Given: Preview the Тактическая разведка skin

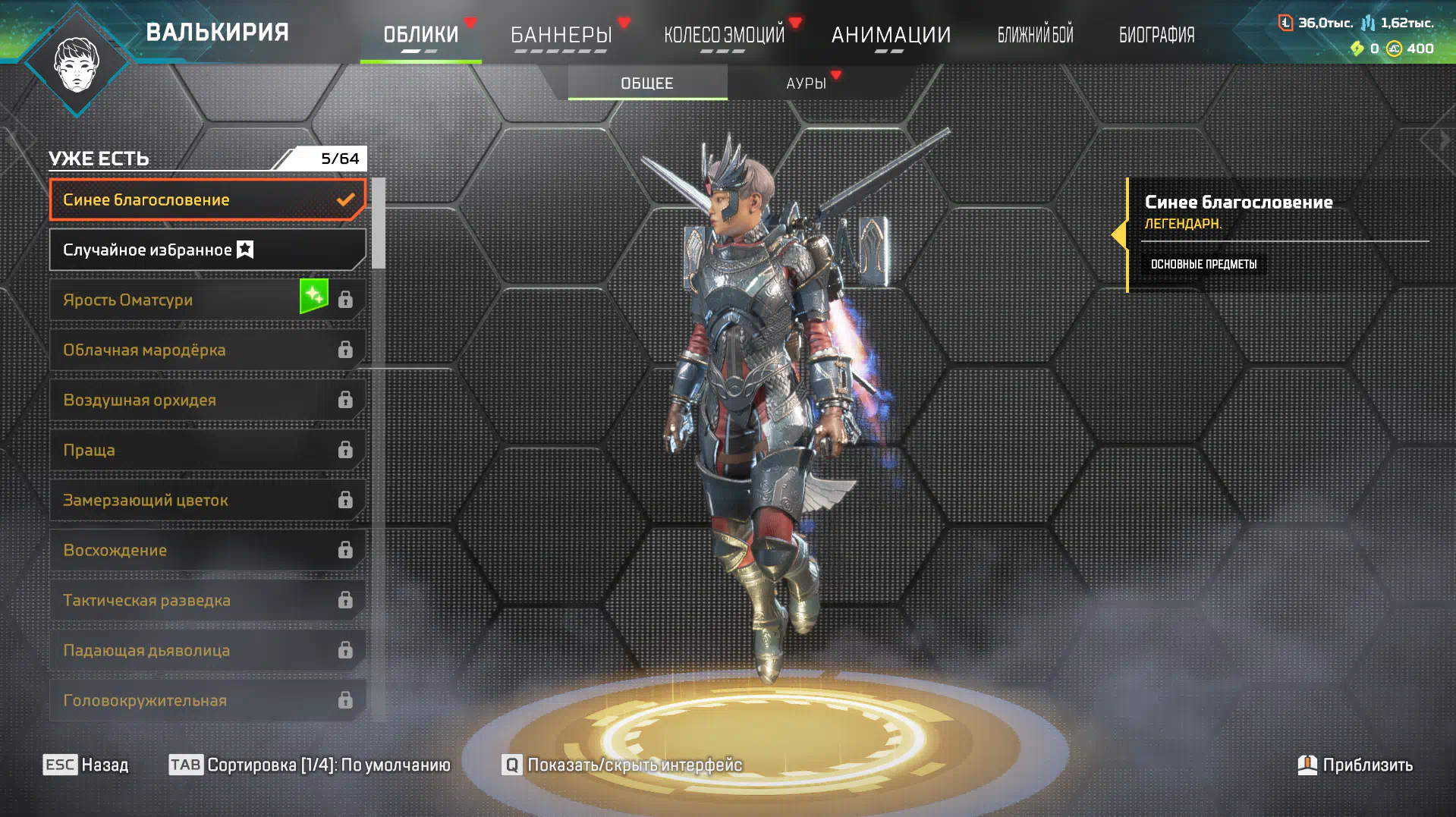Looking at the screenshot, I should [x=206, y=600].
